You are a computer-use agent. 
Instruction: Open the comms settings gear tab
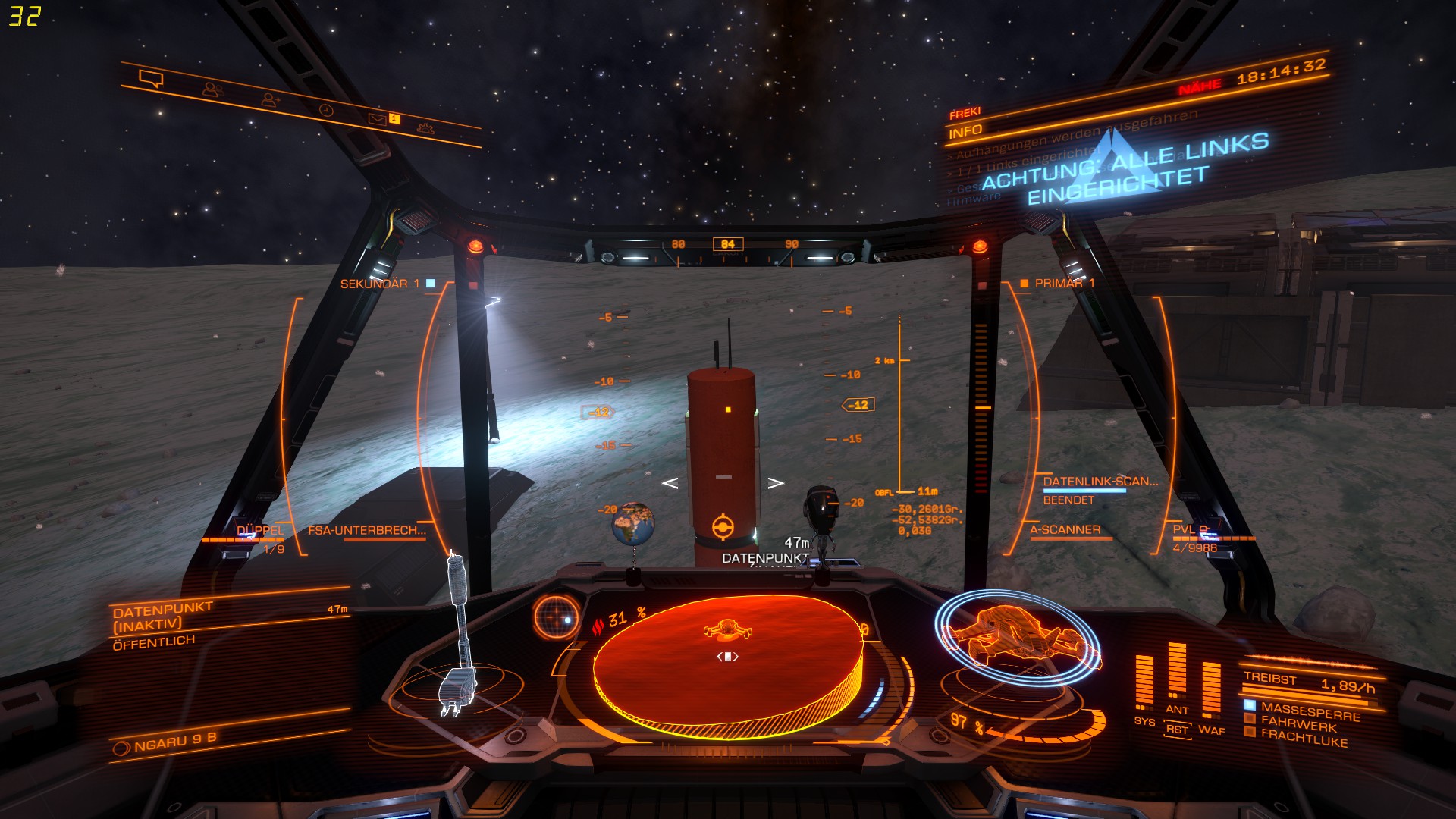[x=426, y=127]
